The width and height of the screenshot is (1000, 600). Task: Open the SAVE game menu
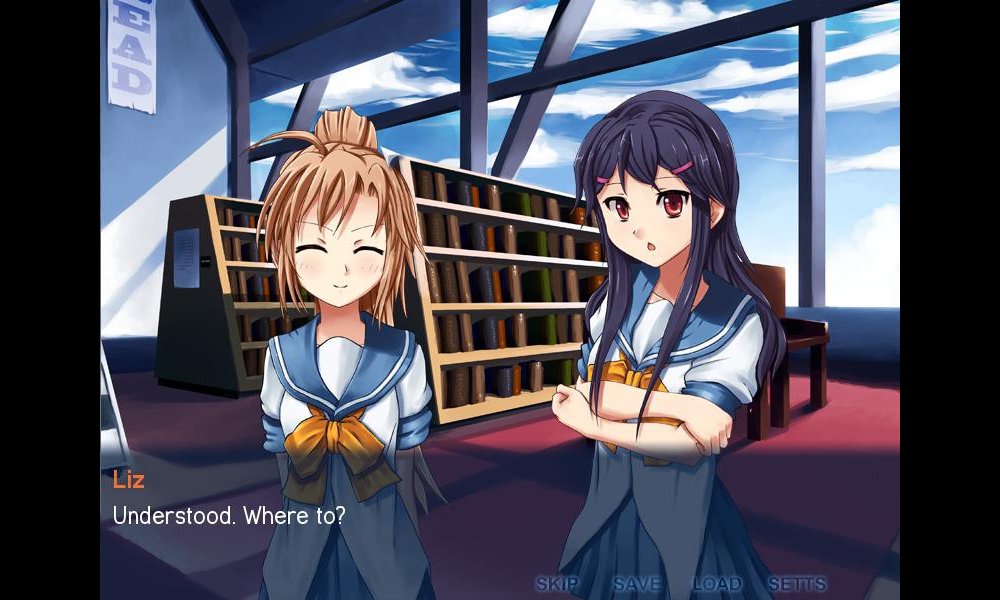point(636,583)
